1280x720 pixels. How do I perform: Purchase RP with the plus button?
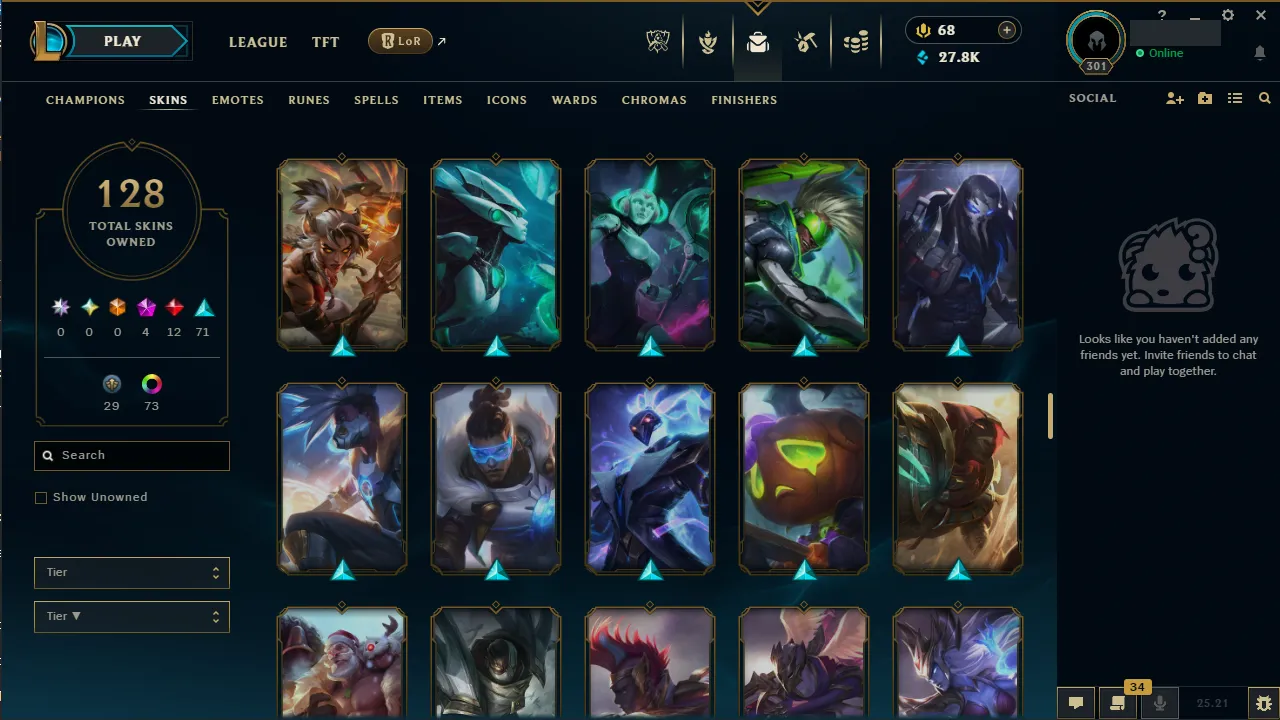(1006, 30)
